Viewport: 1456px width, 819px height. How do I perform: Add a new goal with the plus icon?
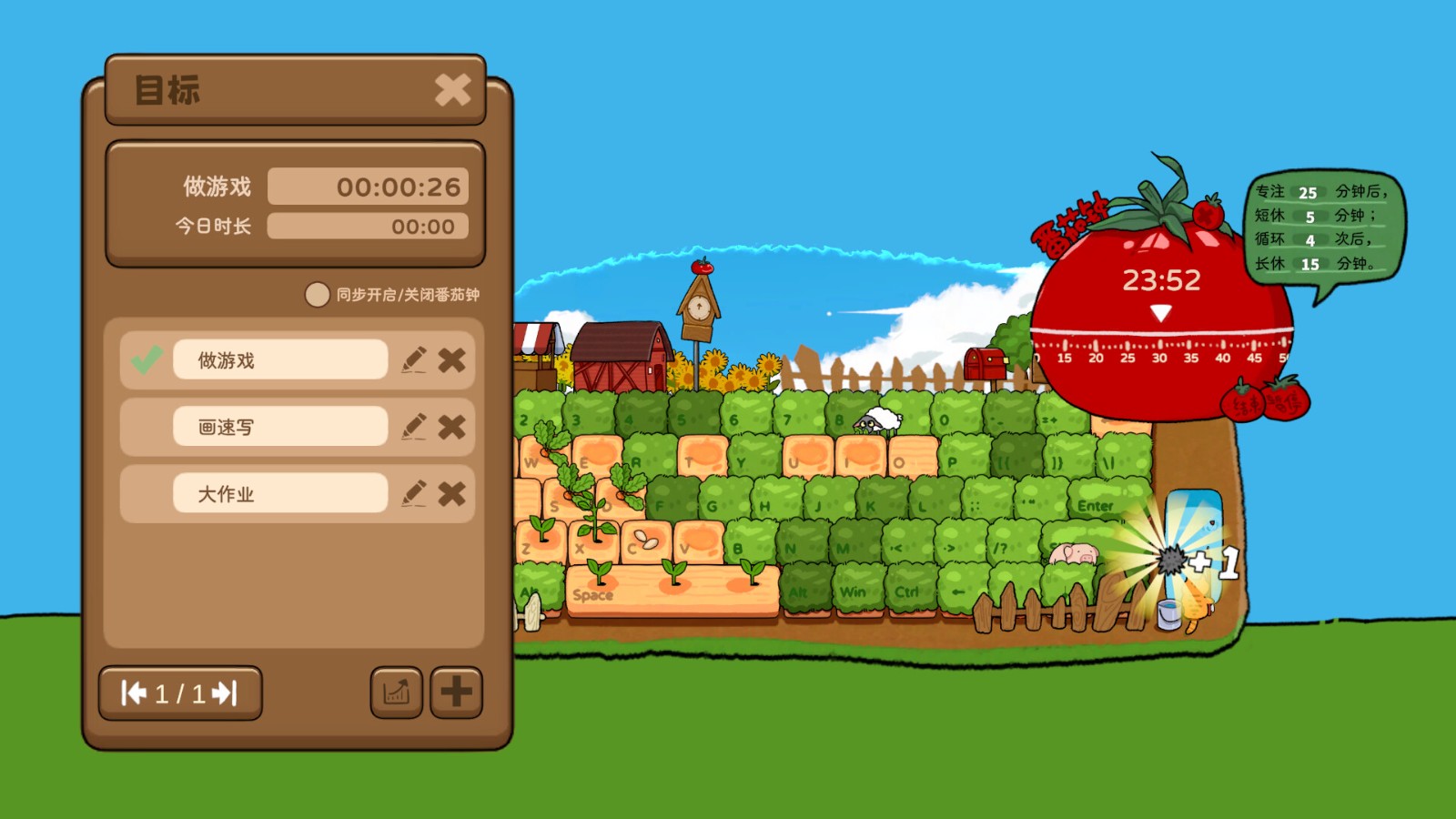pyautogui.click(x=456, y=692)
